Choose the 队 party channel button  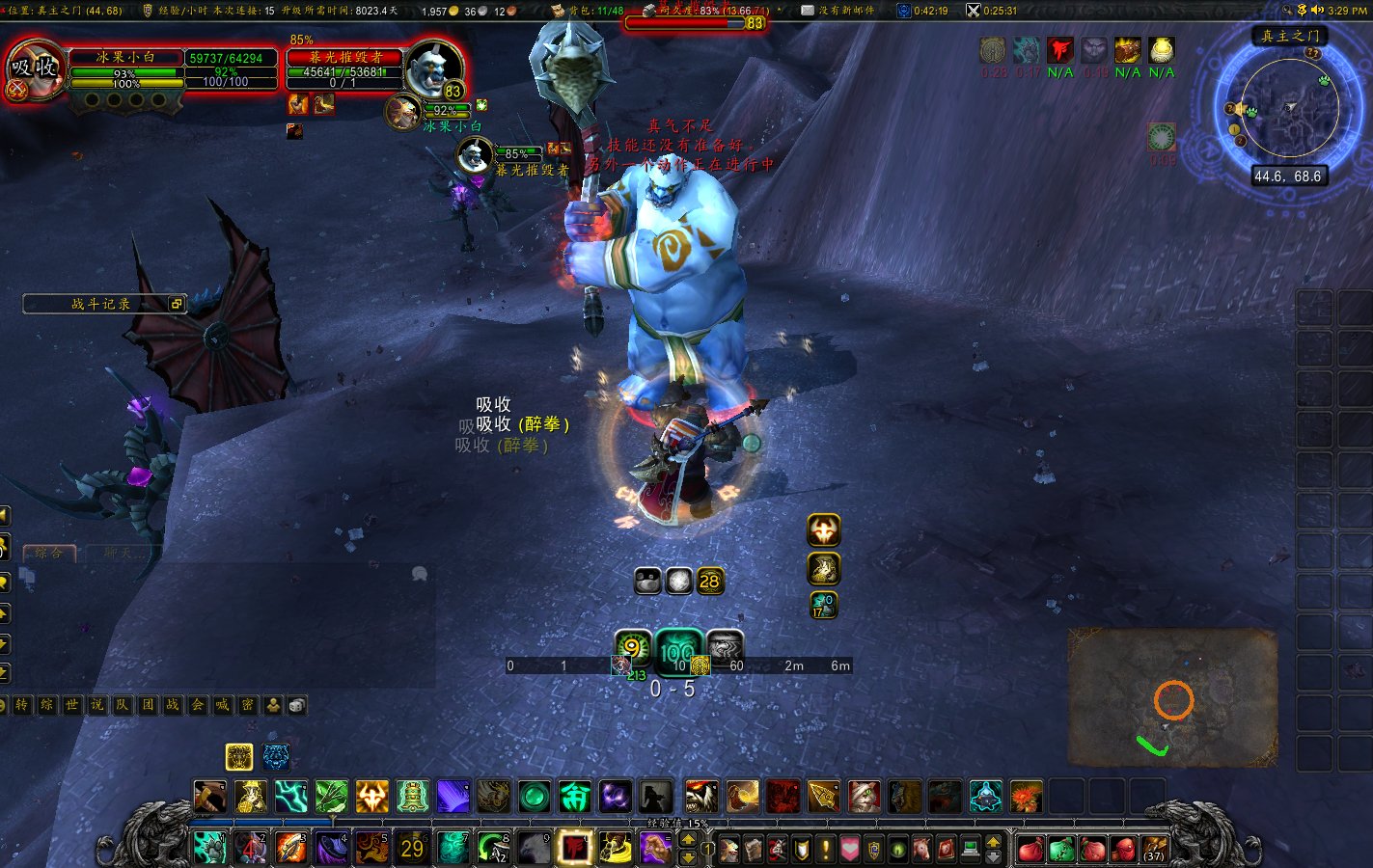(x=123, y=705)
